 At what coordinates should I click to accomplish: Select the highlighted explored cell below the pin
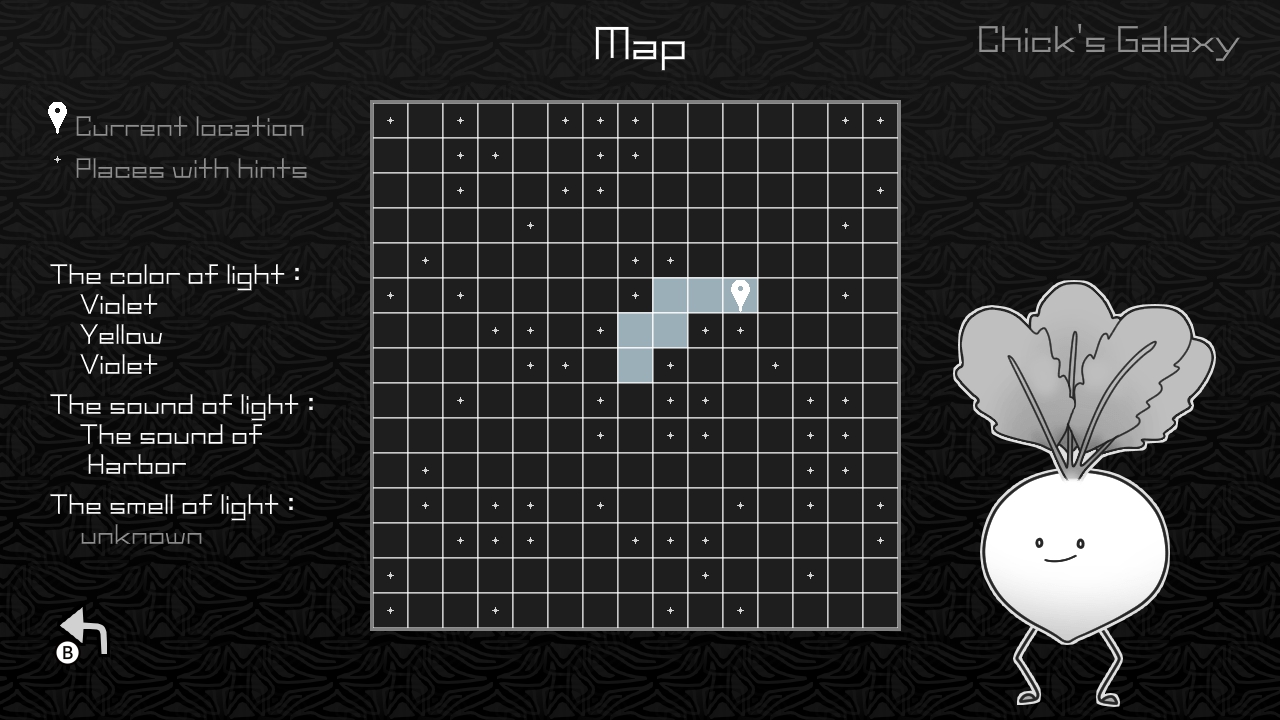670,330
